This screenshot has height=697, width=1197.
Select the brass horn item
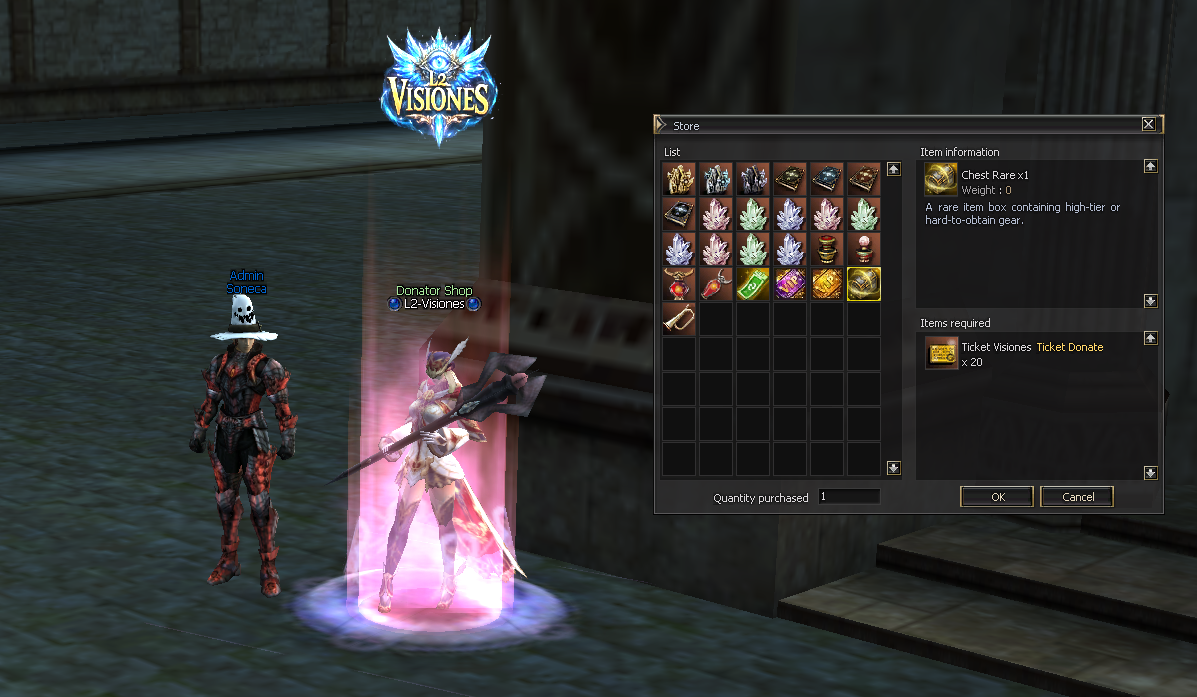click(x=679, y=319)
